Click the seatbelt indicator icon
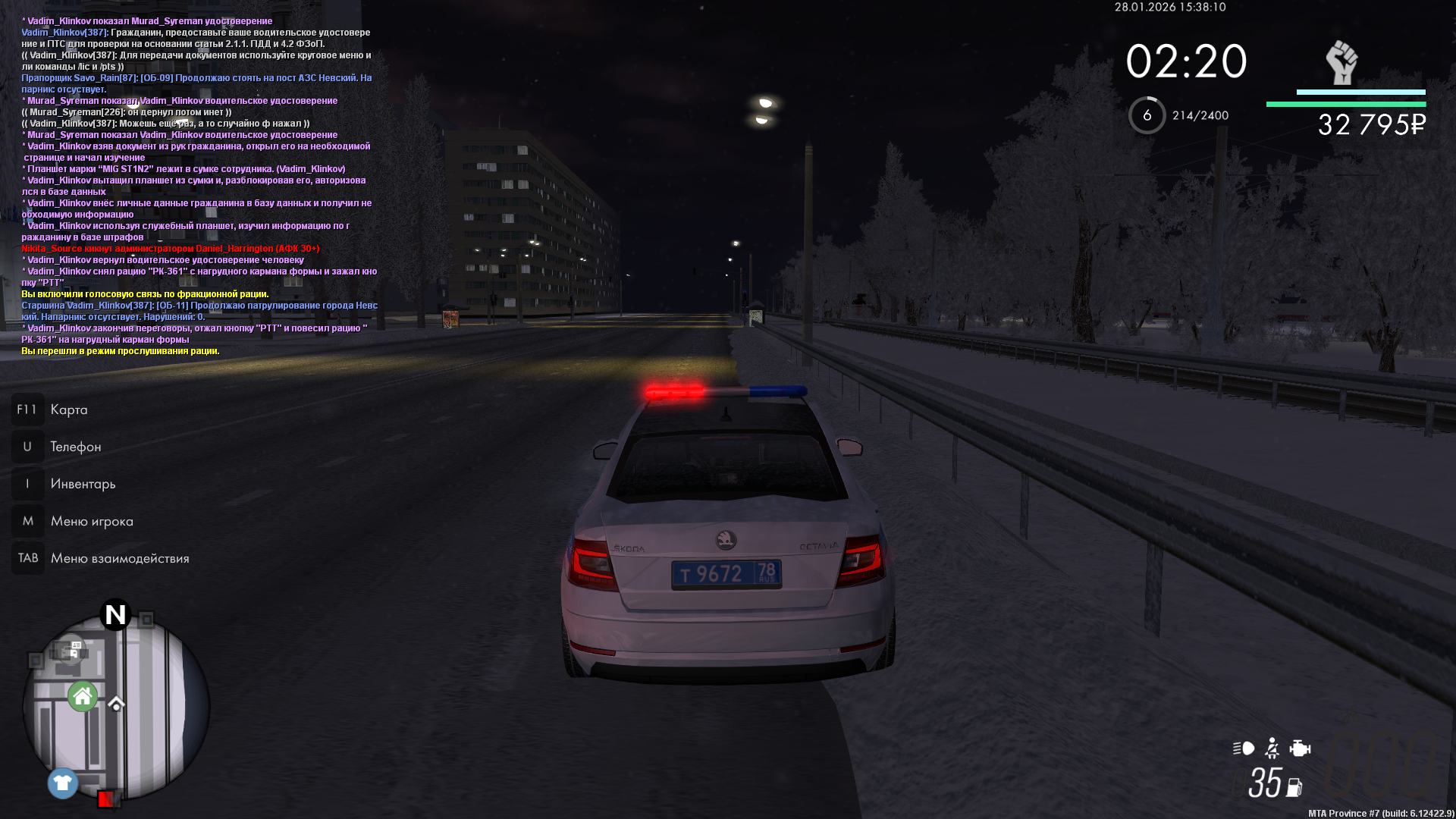This screenshot has width=1456, height=819. click(1272, 748)
